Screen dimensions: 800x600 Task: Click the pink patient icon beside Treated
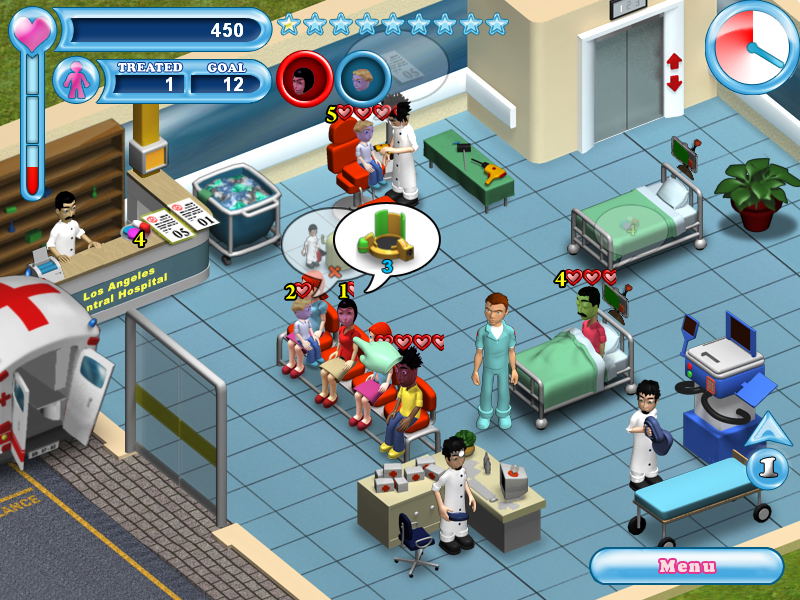click(77, 81)
